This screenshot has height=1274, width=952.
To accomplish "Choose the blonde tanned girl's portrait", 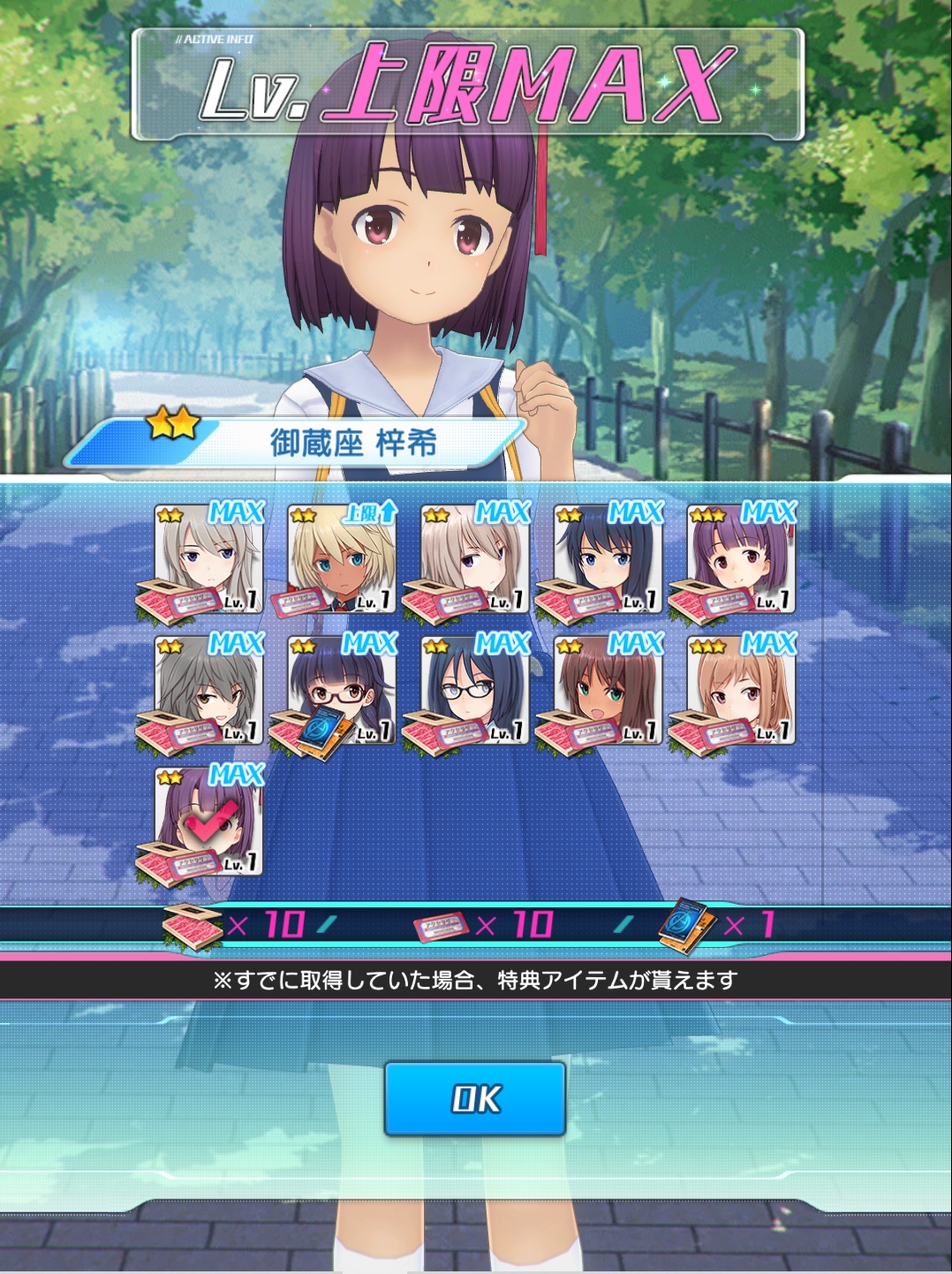I will point(342,558).
